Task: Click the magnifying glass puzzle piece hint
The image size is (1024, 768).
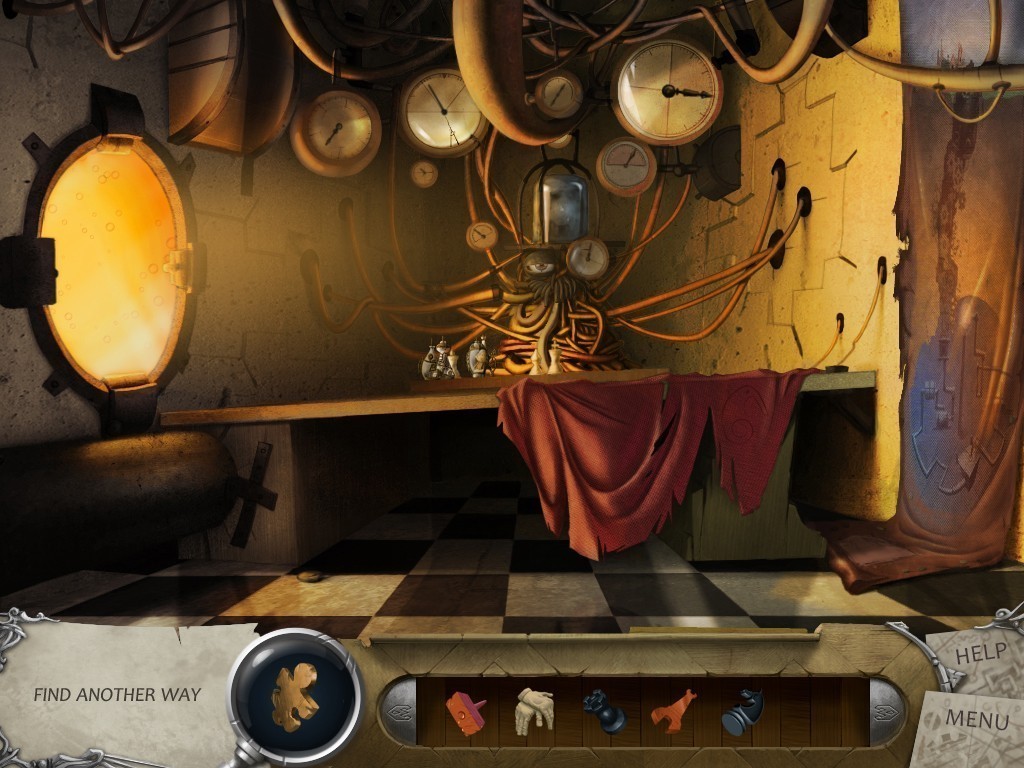Action: pos(296,694)
